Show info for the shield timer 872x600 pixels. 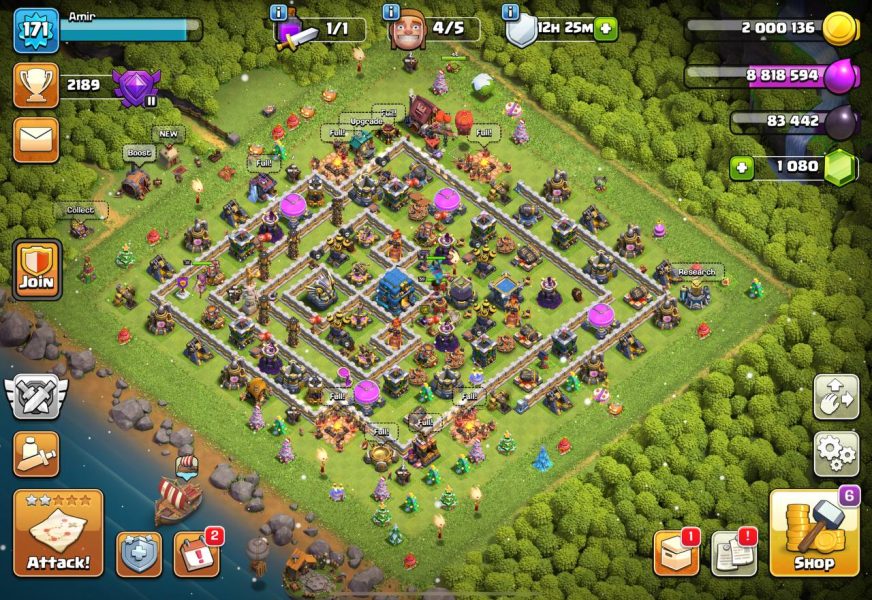click(511, 12)
